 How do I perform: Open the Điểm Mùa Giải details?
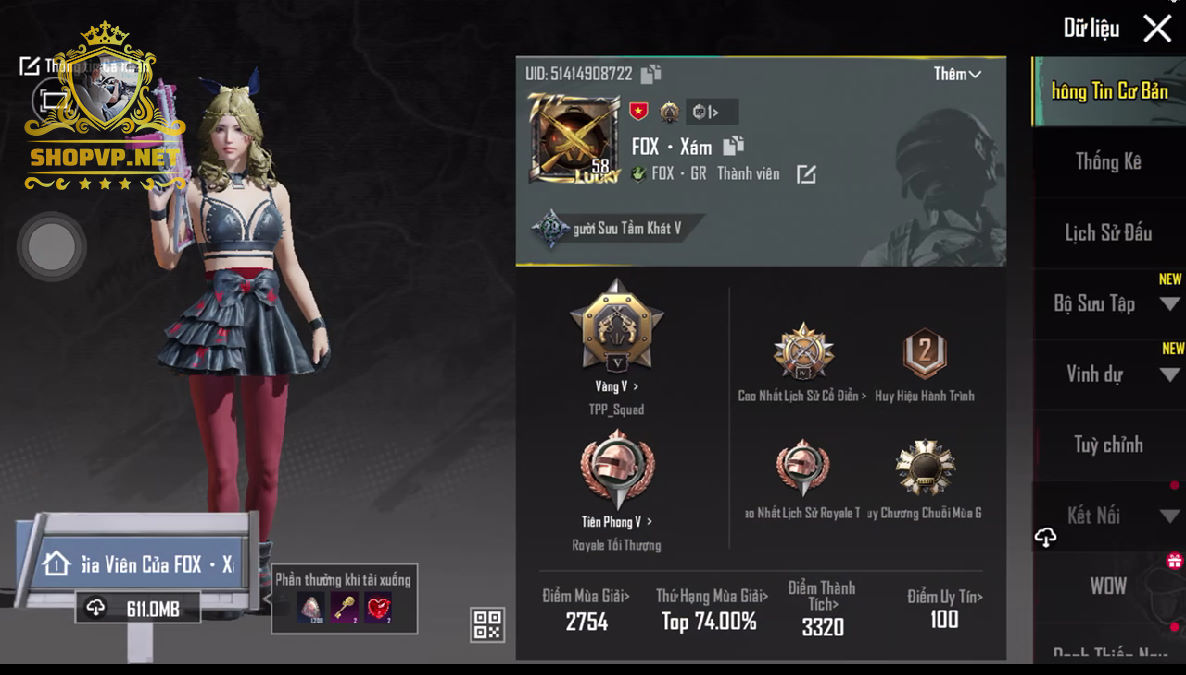pos(586,609)
